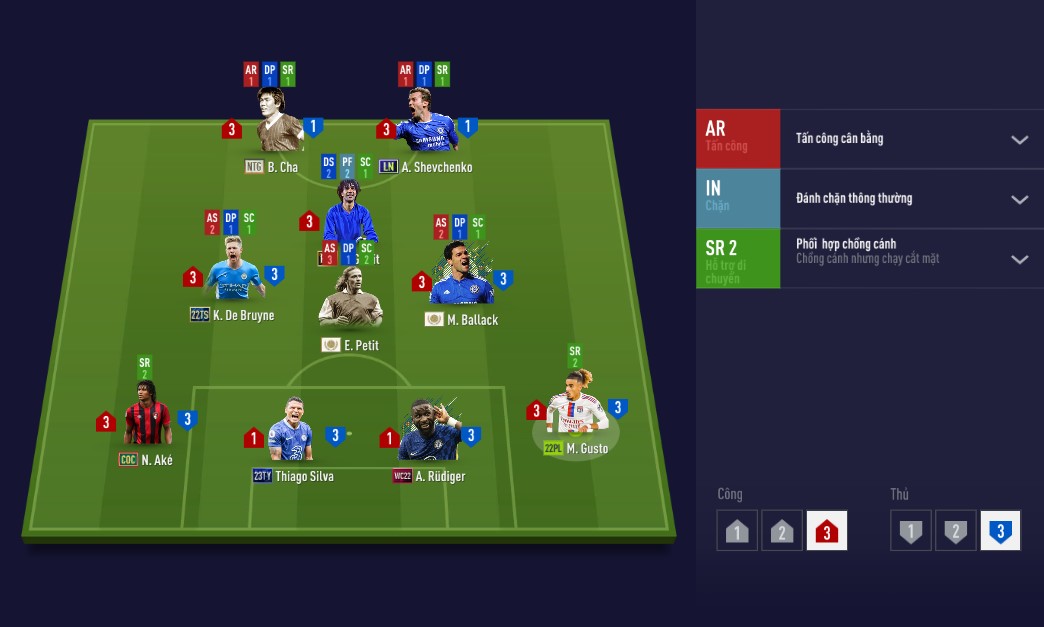Set Thủ defense level to 1
Image resolution: width=1044 pixels, height=627 pixels.
[910, 531]
